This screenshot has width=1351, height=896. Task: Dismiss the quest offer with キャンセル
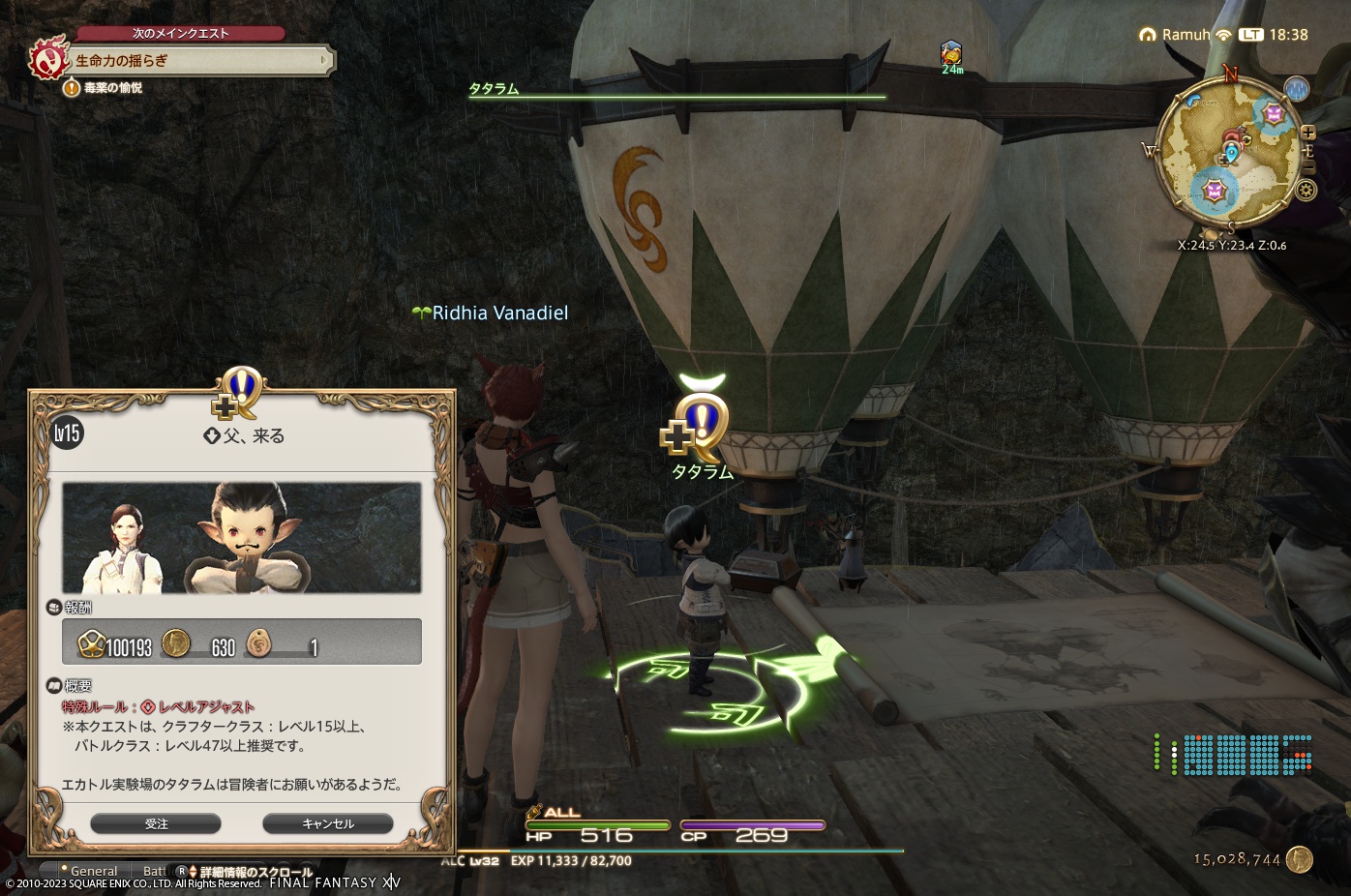click(x=327, y=823)
